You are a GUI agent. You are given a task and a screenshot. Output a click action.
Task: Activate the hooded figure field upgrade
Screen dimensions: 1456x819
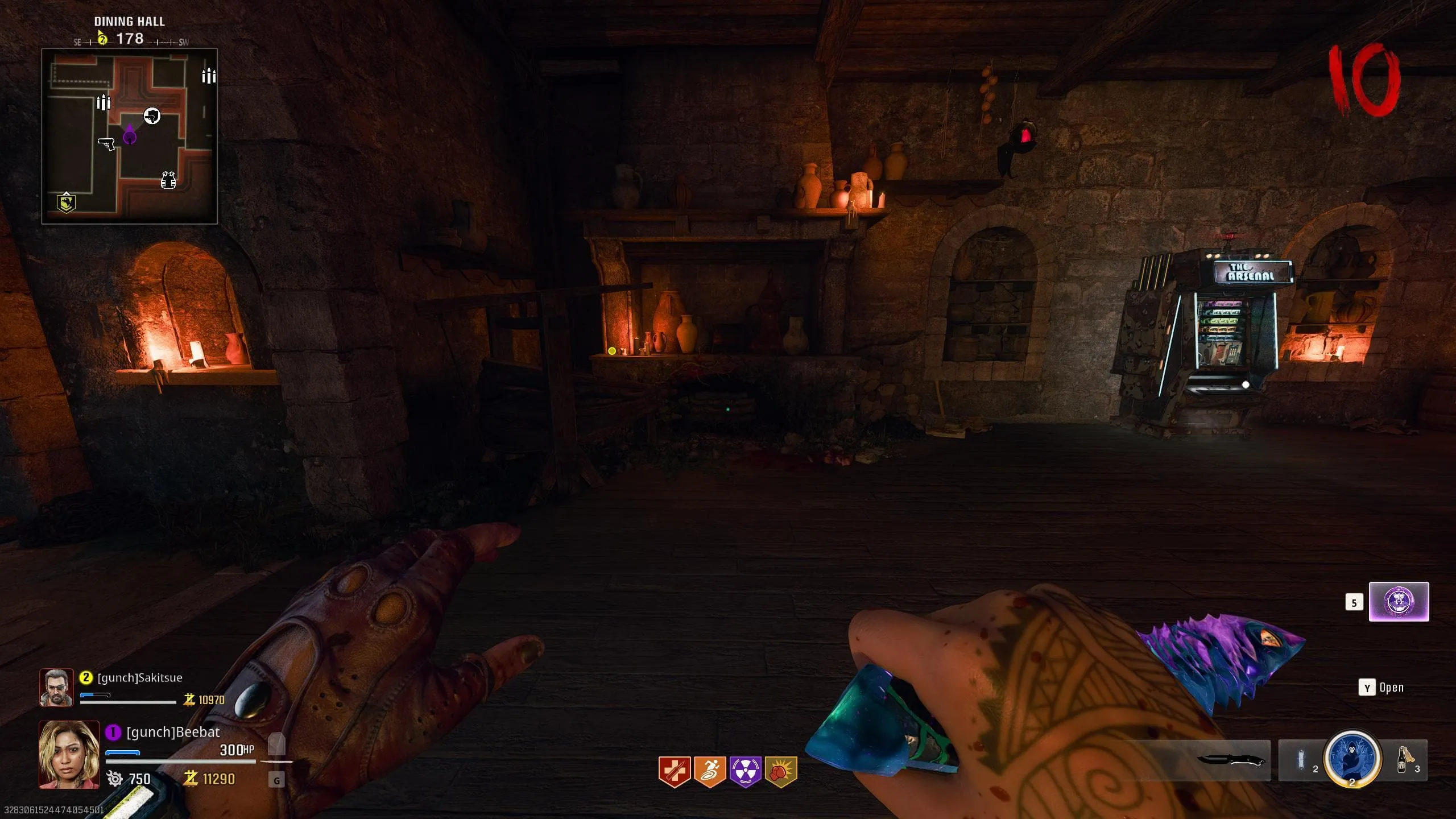[x=1352, y=759]
